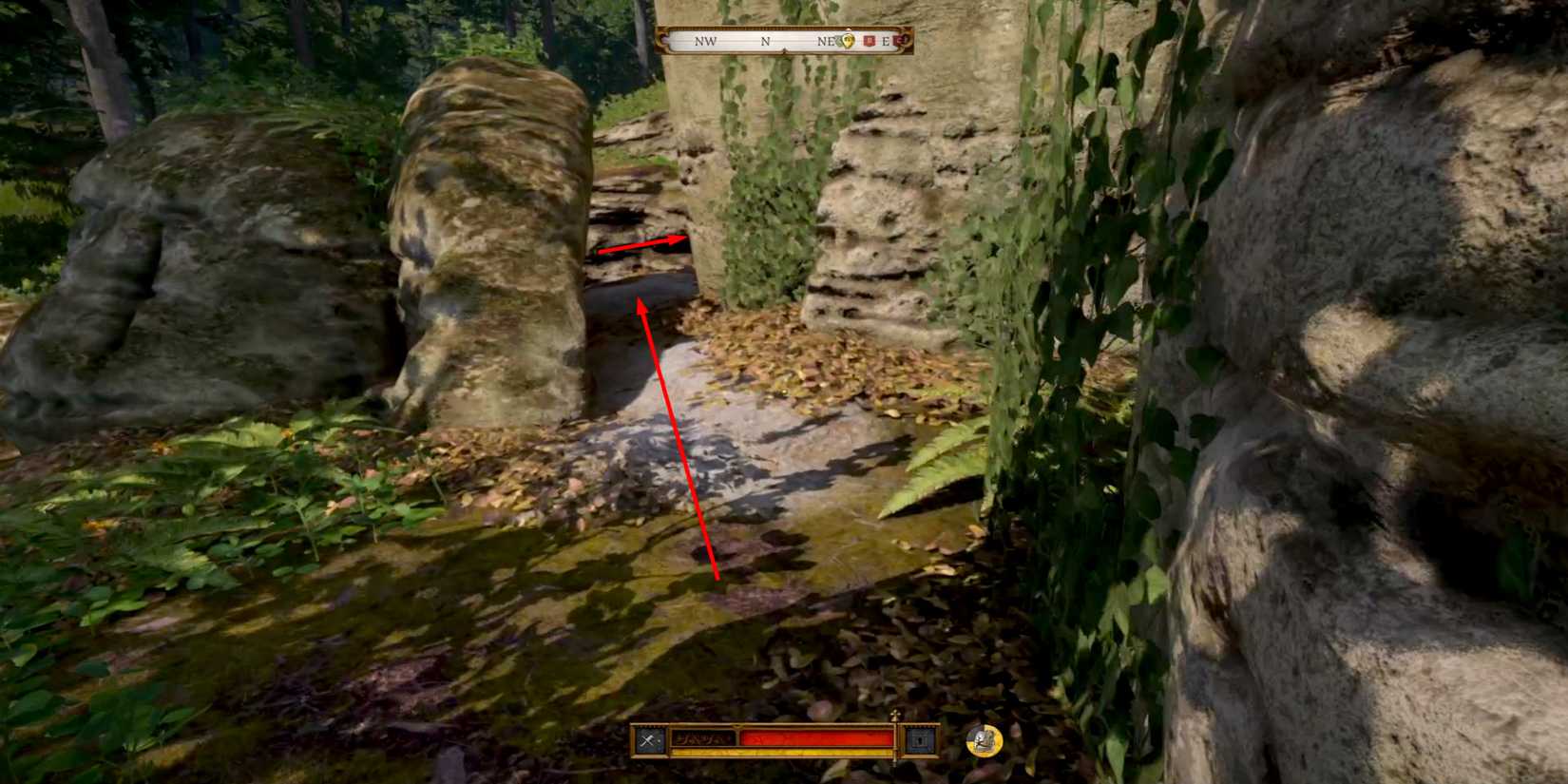Screen dimensions: 1568x784
Task: Select the NW direction label on the compass
Action: pos(706,41)
